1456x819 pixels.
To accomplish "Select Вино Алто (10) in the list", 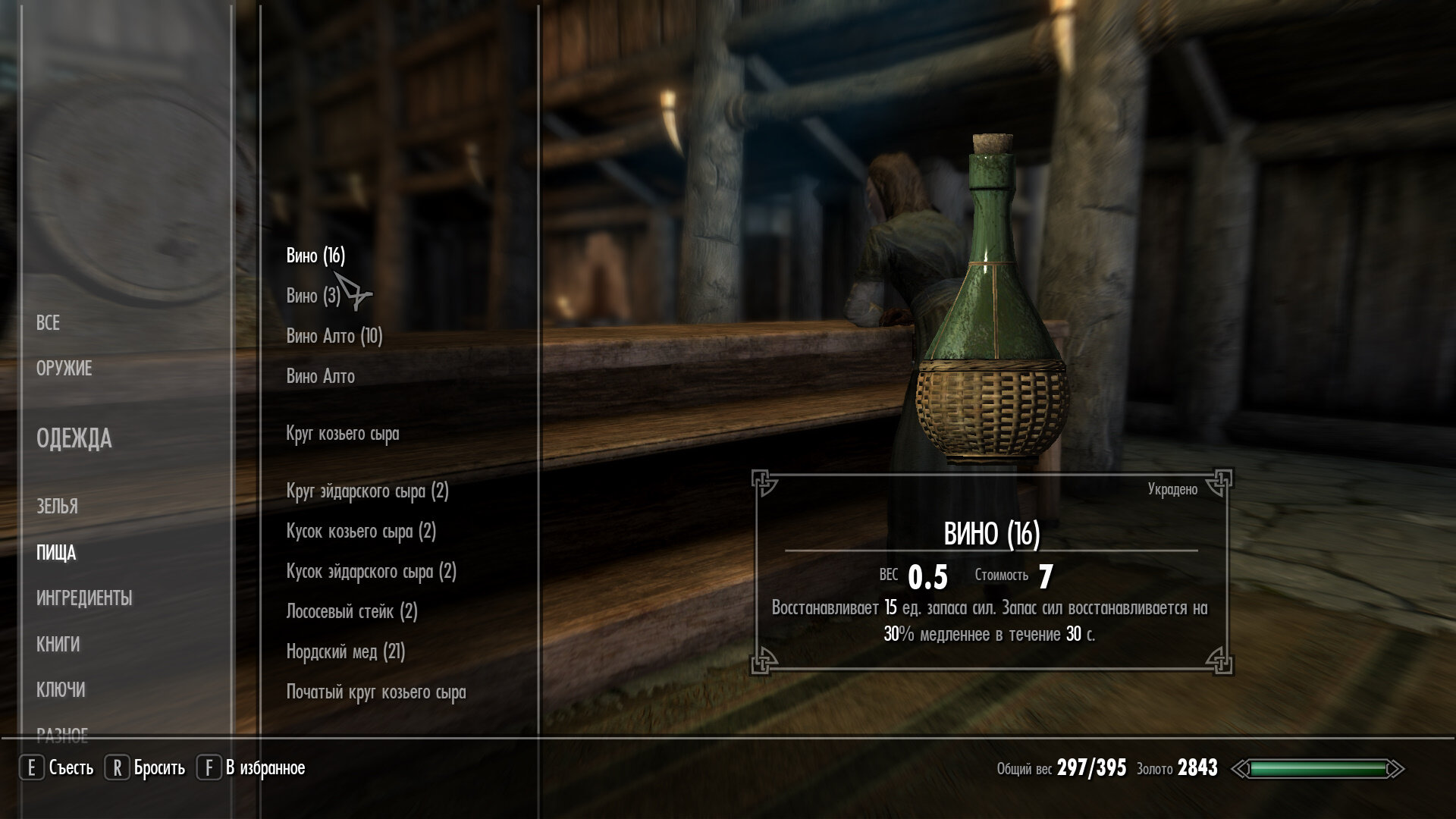I will pos(334,336).
